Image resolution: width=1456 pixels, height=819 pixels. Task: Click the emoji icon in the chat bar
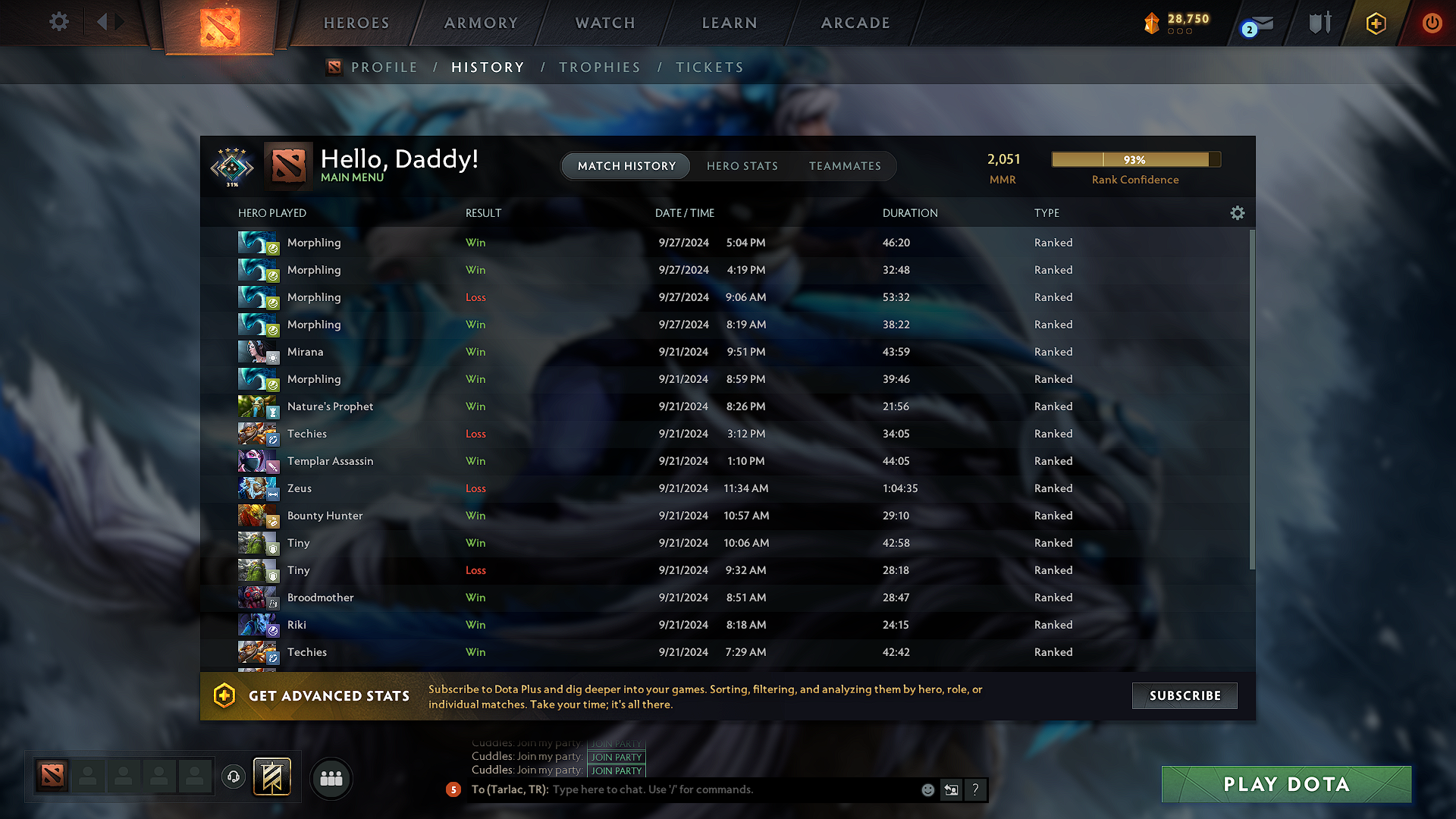coord(927,789)
